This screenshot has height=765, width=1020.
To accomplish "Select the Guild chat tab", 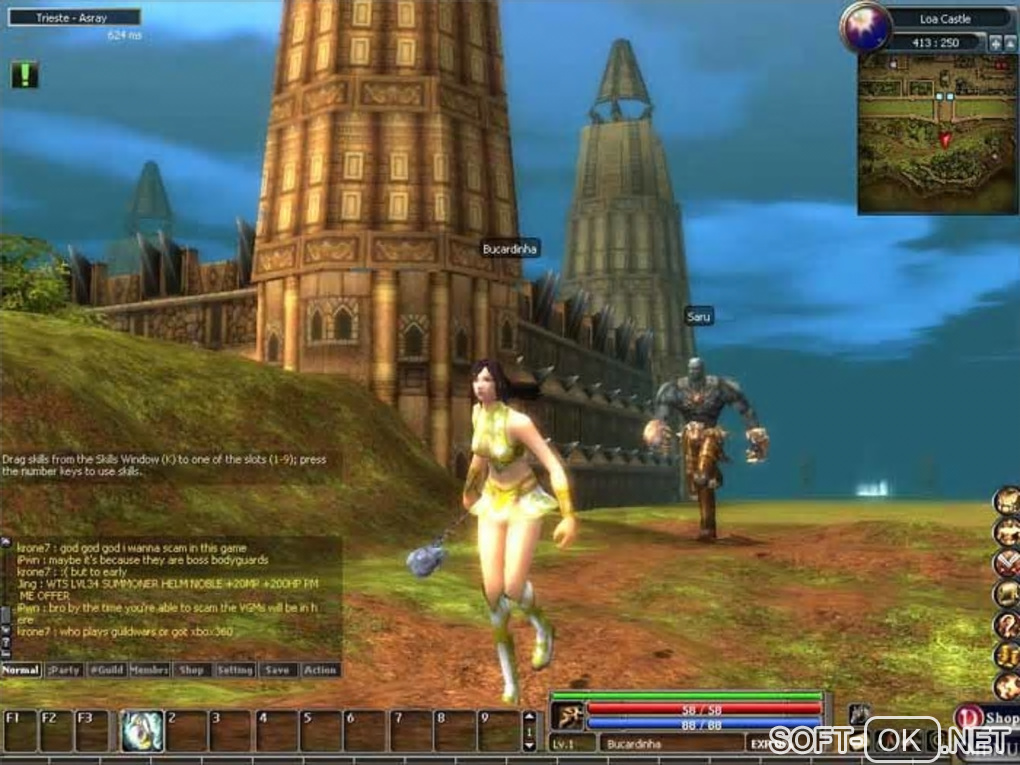I will (106, 670).
